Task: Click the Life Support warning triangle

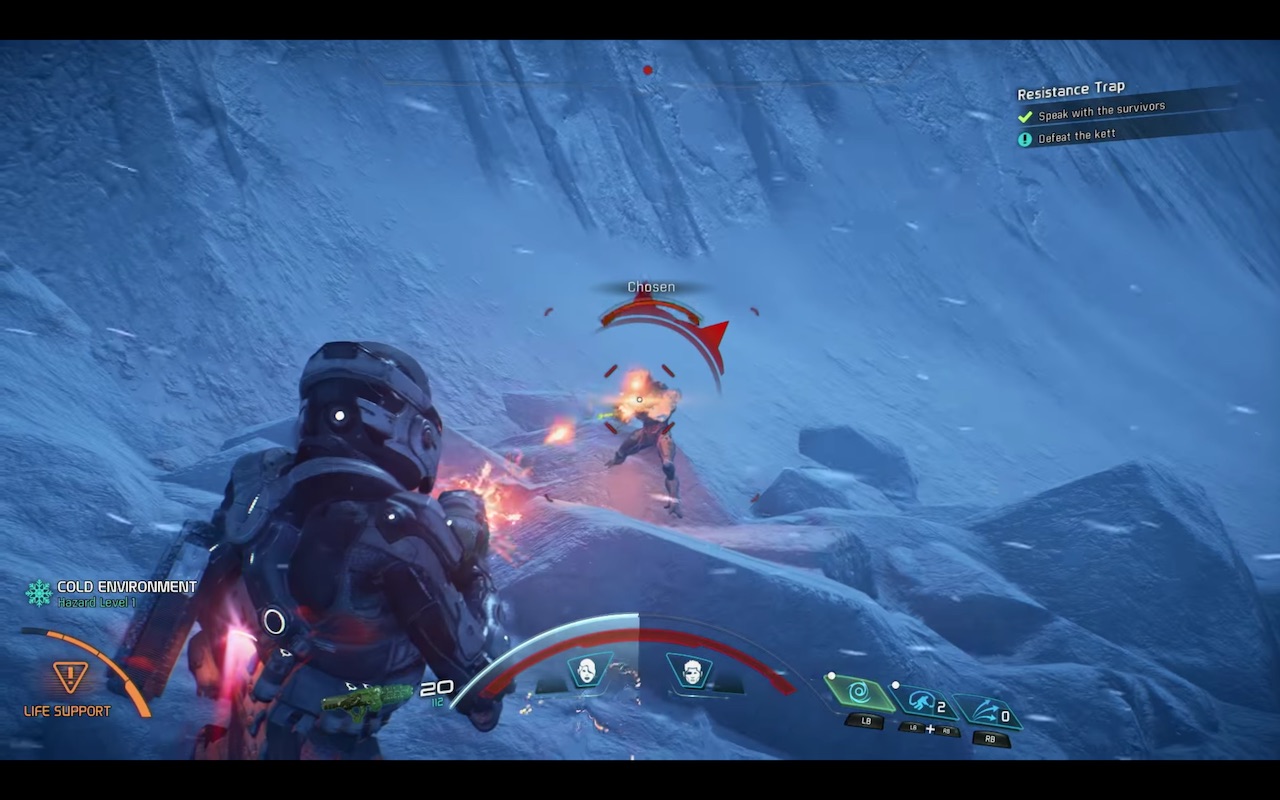Action: point(70,678)
